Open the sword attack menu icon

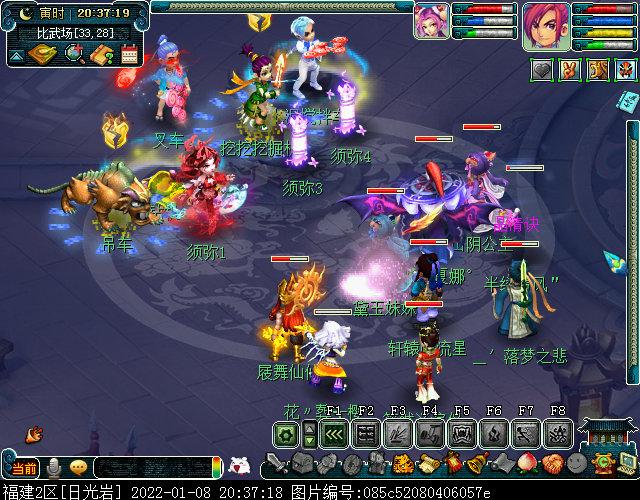[277, 465]
